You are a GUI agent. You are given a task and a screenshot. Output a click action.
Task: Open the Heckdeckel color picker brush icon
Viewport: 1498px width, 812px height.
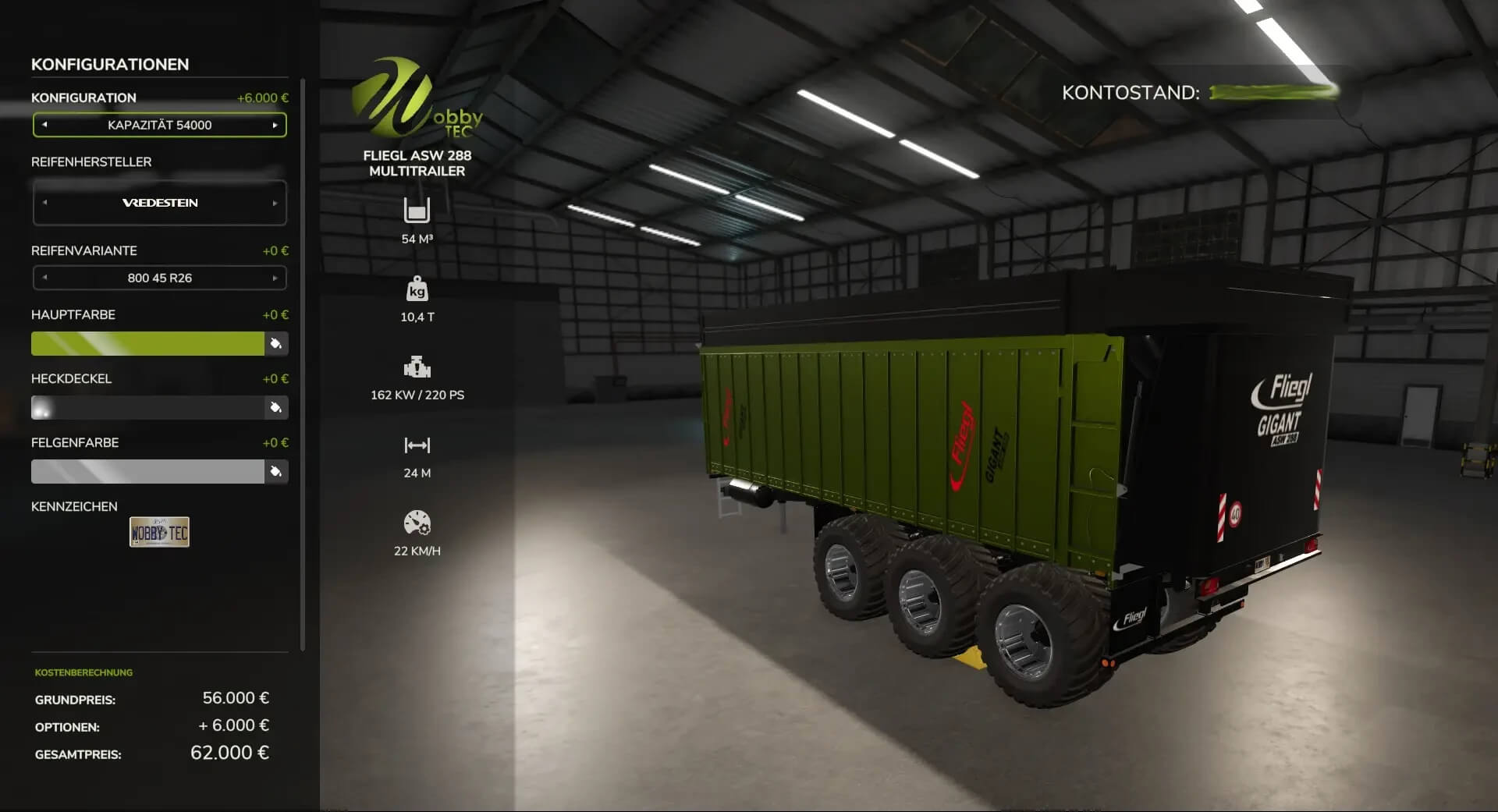tap(277, 407)
